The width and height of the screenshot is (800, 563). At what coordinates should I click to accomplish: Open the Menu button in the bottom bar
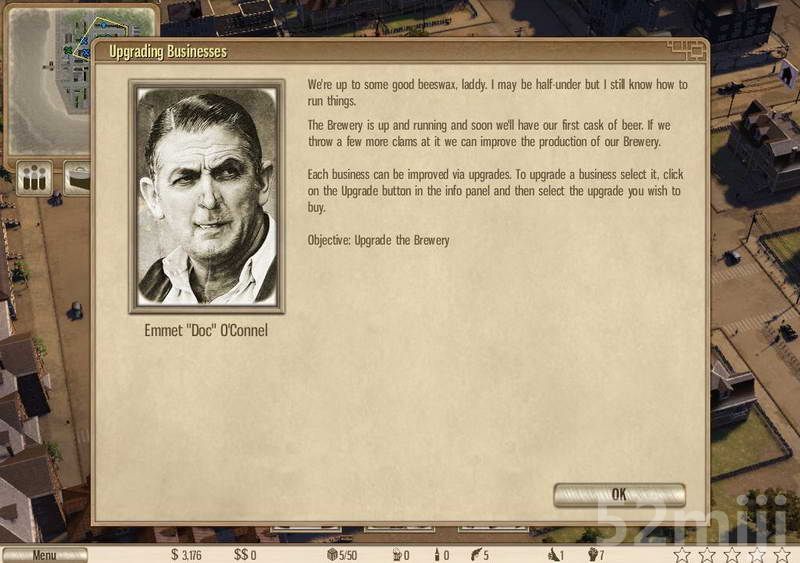44,555
